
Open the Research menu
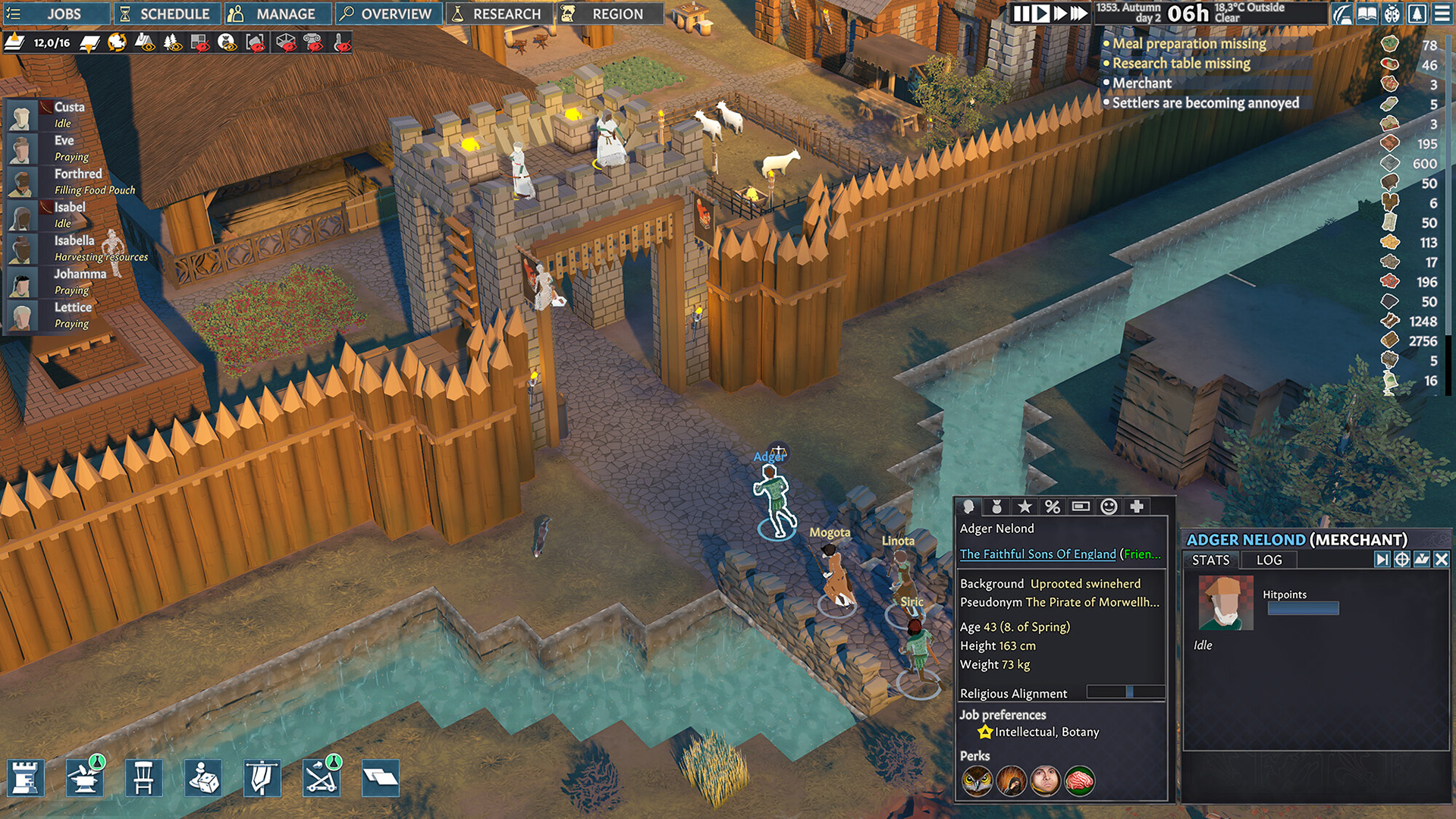(x=497, y=14)
